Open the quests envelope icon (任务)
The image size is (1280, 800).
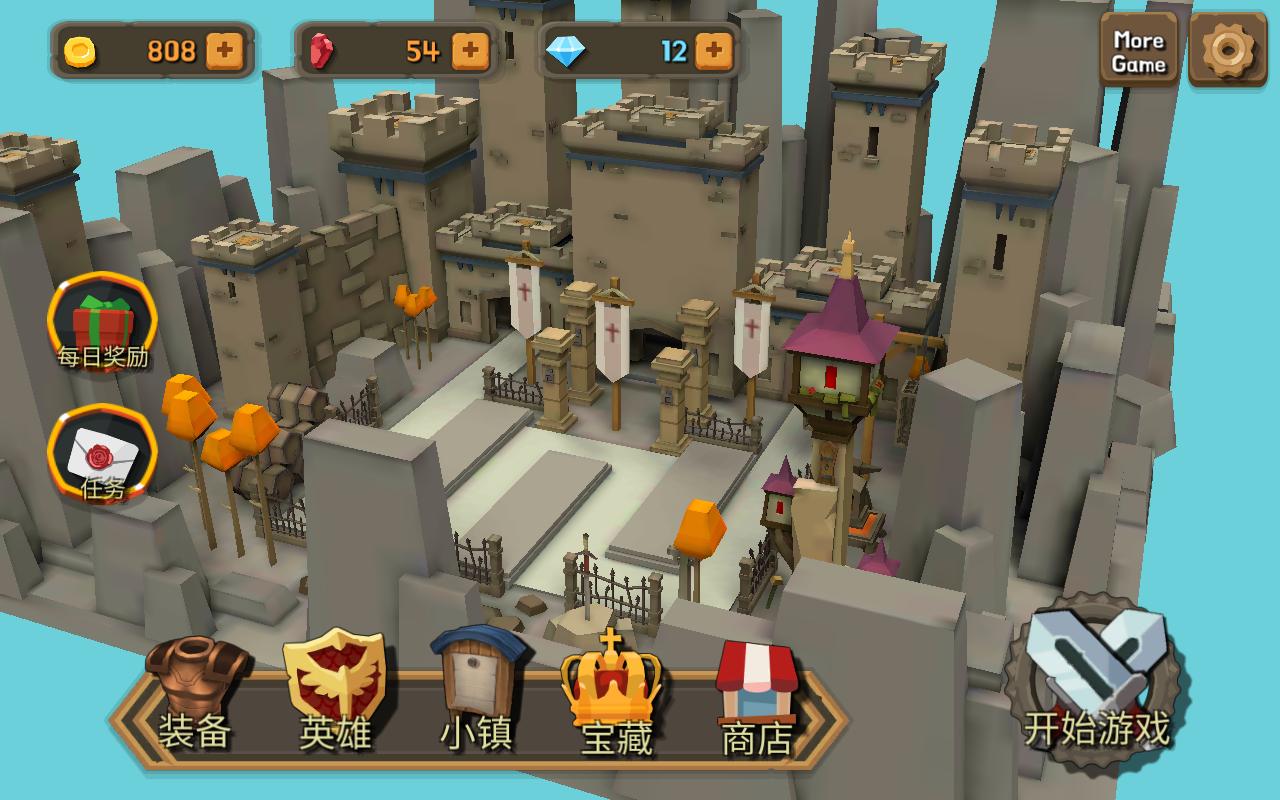pos(102,455)
